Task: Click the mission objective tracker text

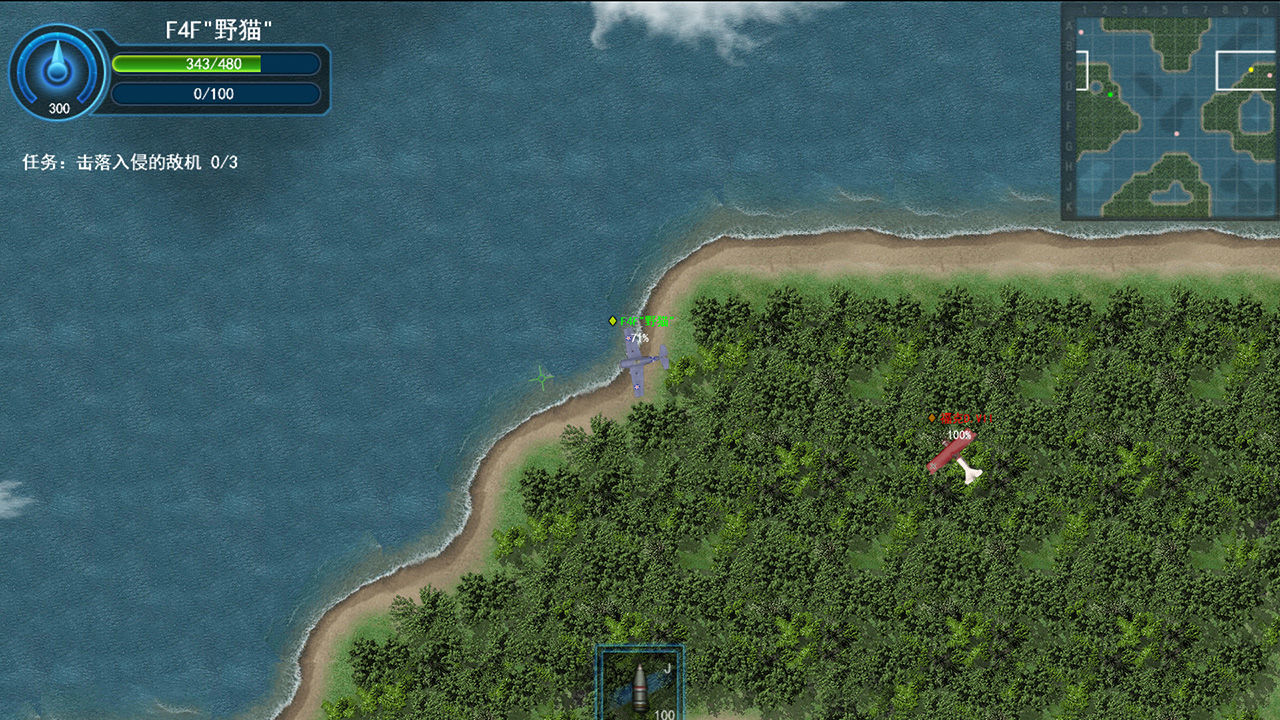Action: point(130,162)
